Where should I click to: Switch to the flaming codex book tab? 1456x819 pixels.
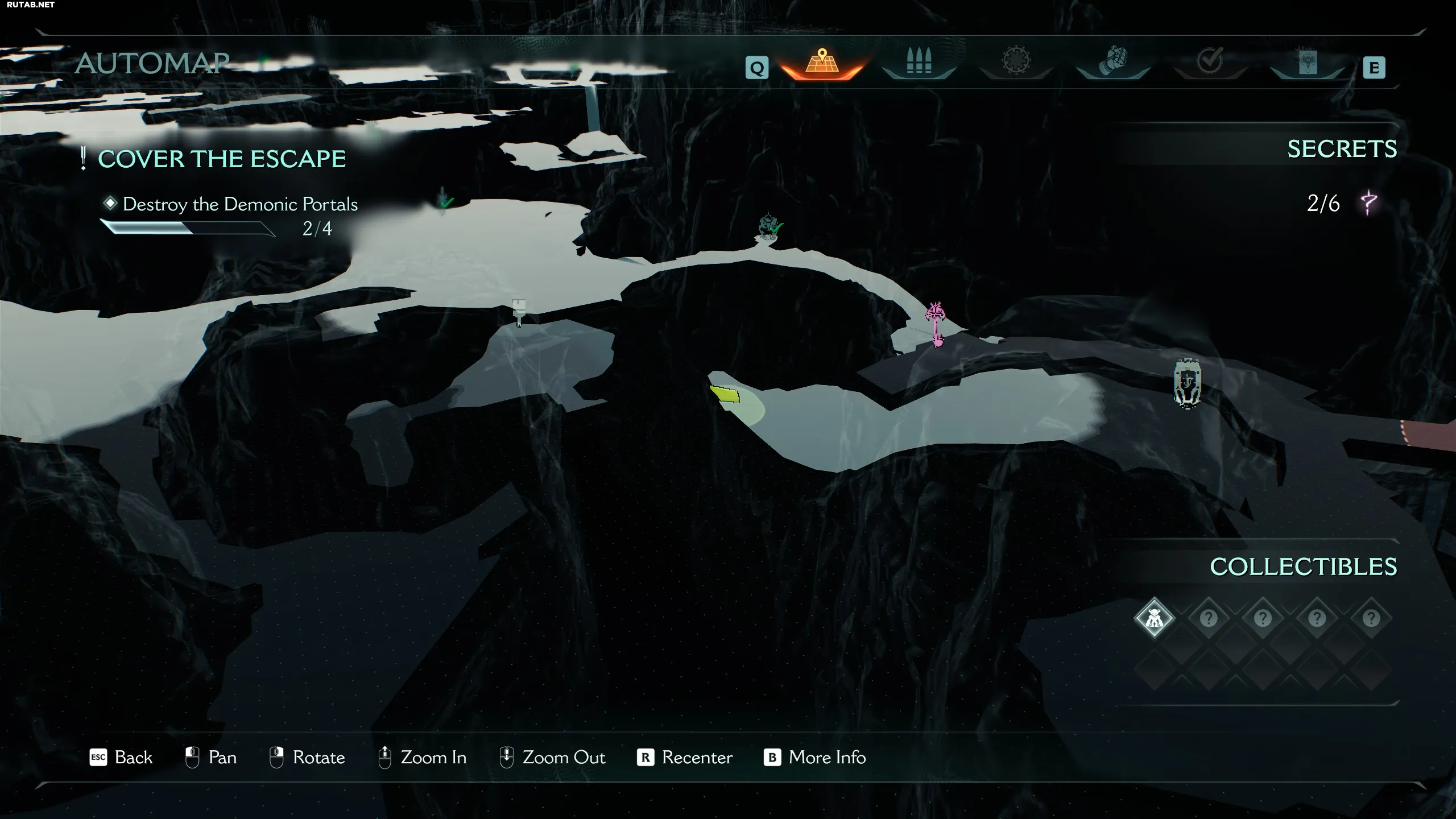tap(1308, 63)
